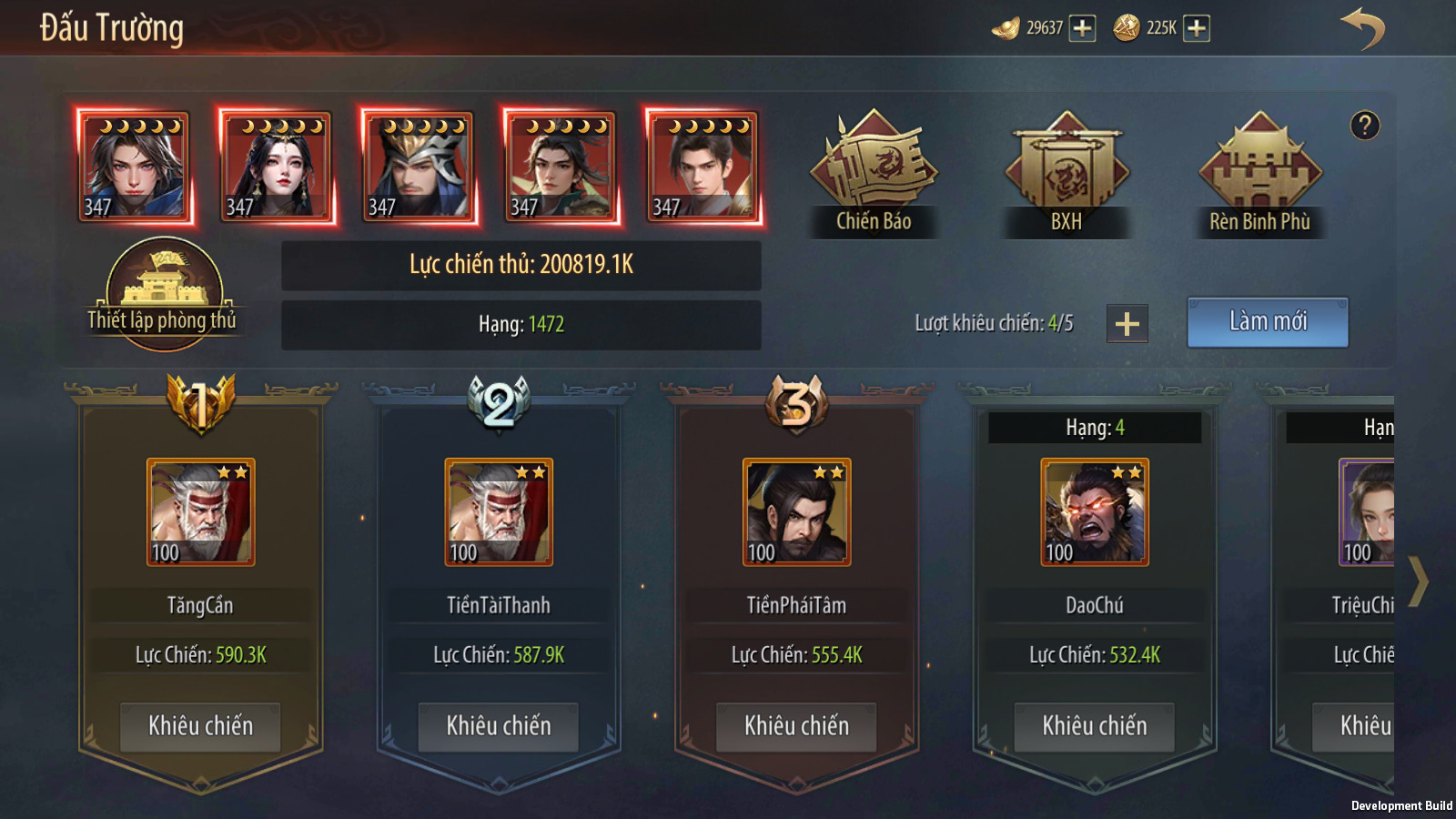This screenshot has width=1456, height=819.
Task: Challenge DaoChú with Khiêu chiến
Action: tap(1095, 726)
